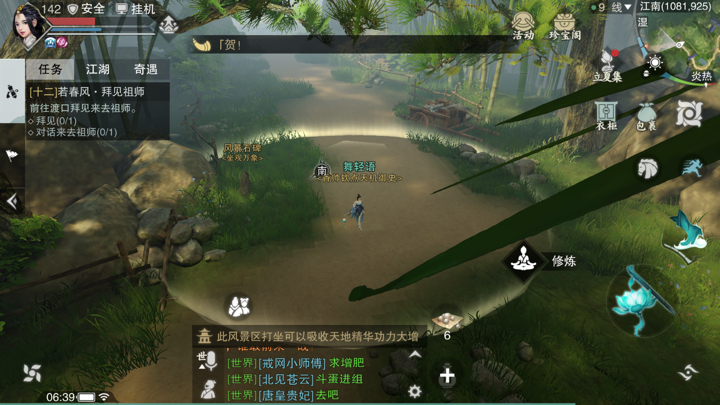The image size is (720, 405).
Task: Click the 若春风·拜见祖师 quest tracker entry
Action: [x=90, y=92]
